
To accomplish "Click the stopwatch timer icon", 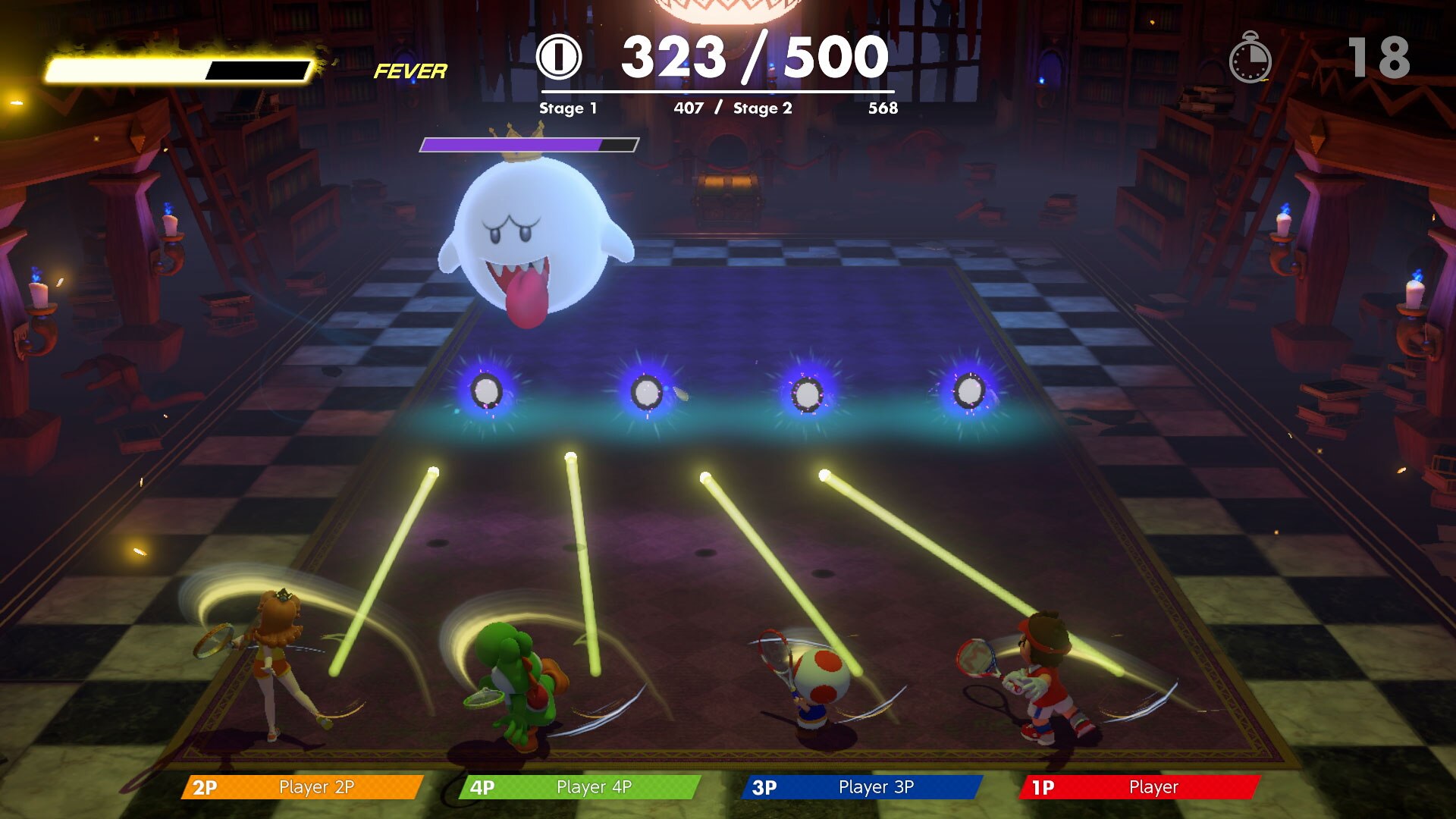I will (x=1250, y=58).
